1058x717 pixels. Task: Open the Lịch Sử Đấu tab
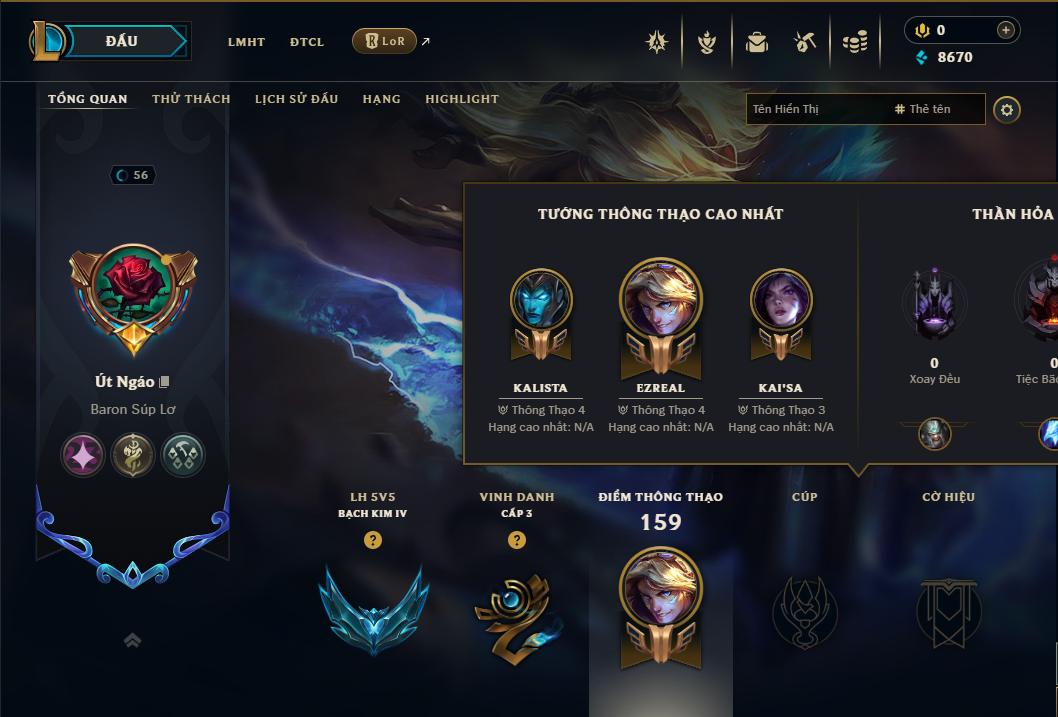tap(296, 99)
